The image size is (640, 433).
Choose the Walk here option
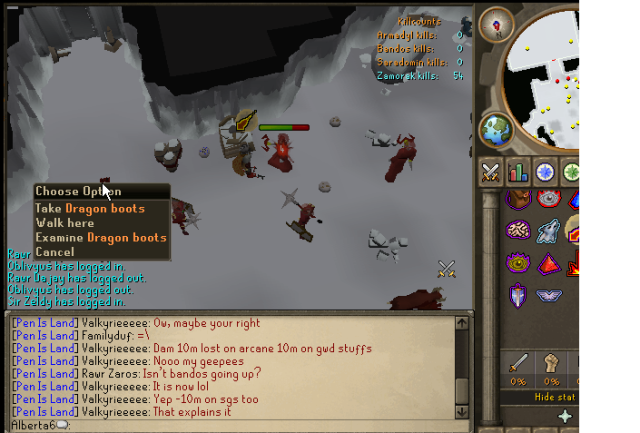tap(65, 223)
